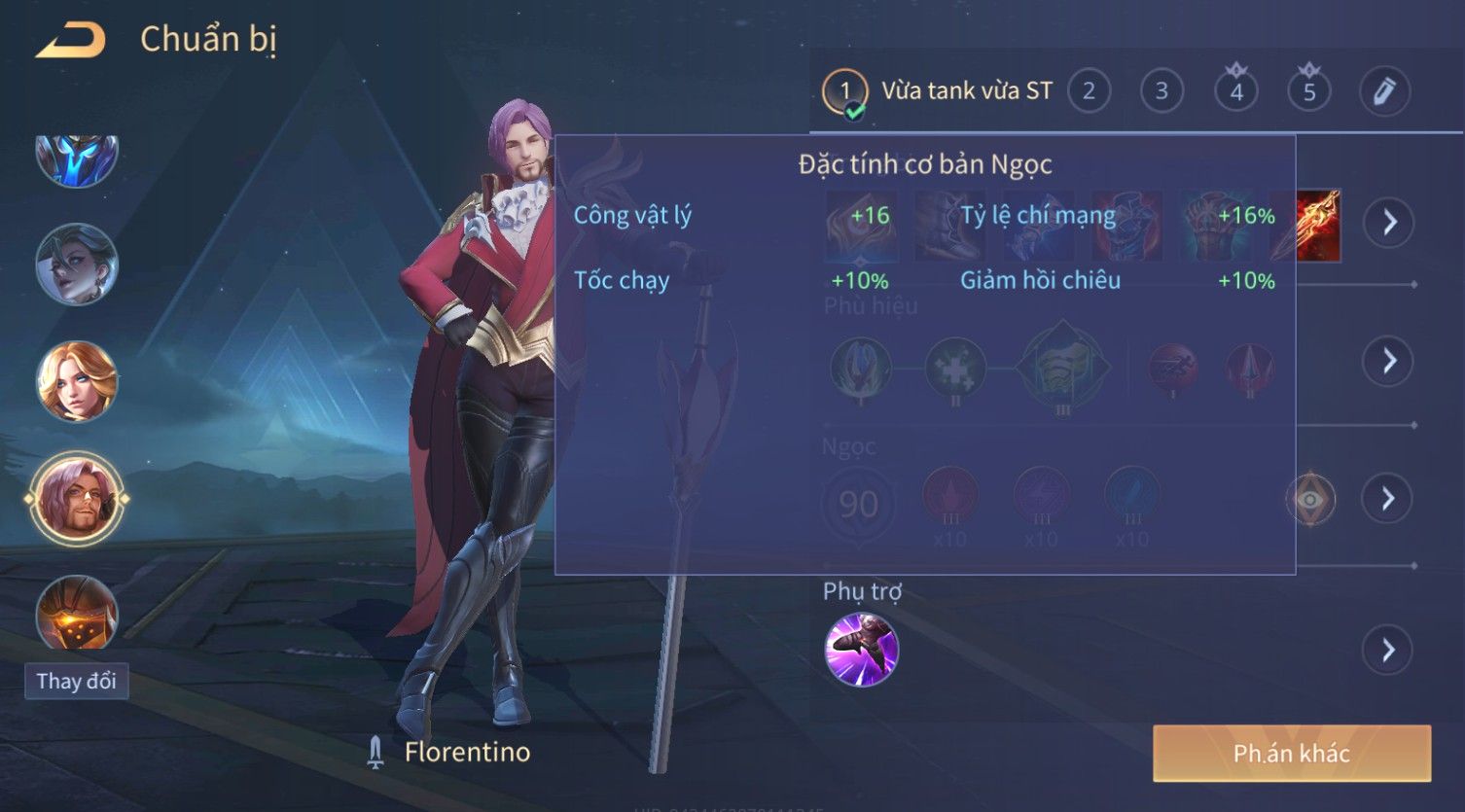Edit the preset name with pencil icon
The width and height of the screenshot is (1465, 812).
[1383, 91]
